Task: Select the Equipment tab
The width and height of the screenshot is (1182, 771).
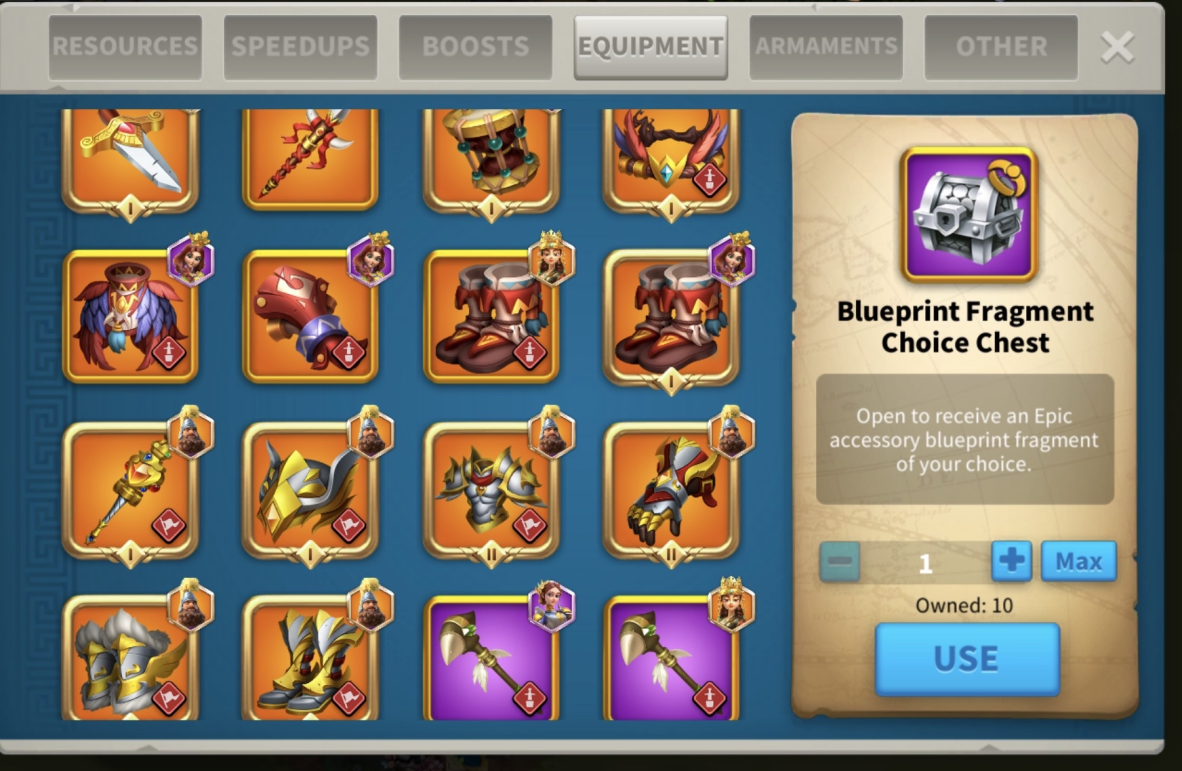Action: pos(650,47)
